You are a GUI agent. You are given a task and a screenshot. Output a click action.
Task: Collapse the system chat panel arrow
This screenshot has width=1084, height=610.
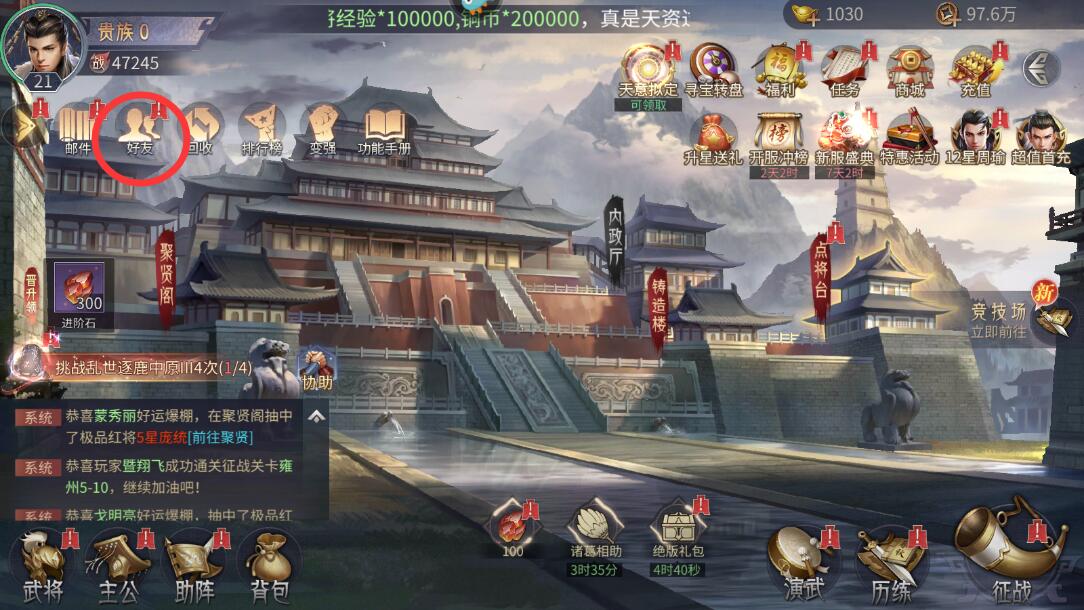click(x=316, y=415)
